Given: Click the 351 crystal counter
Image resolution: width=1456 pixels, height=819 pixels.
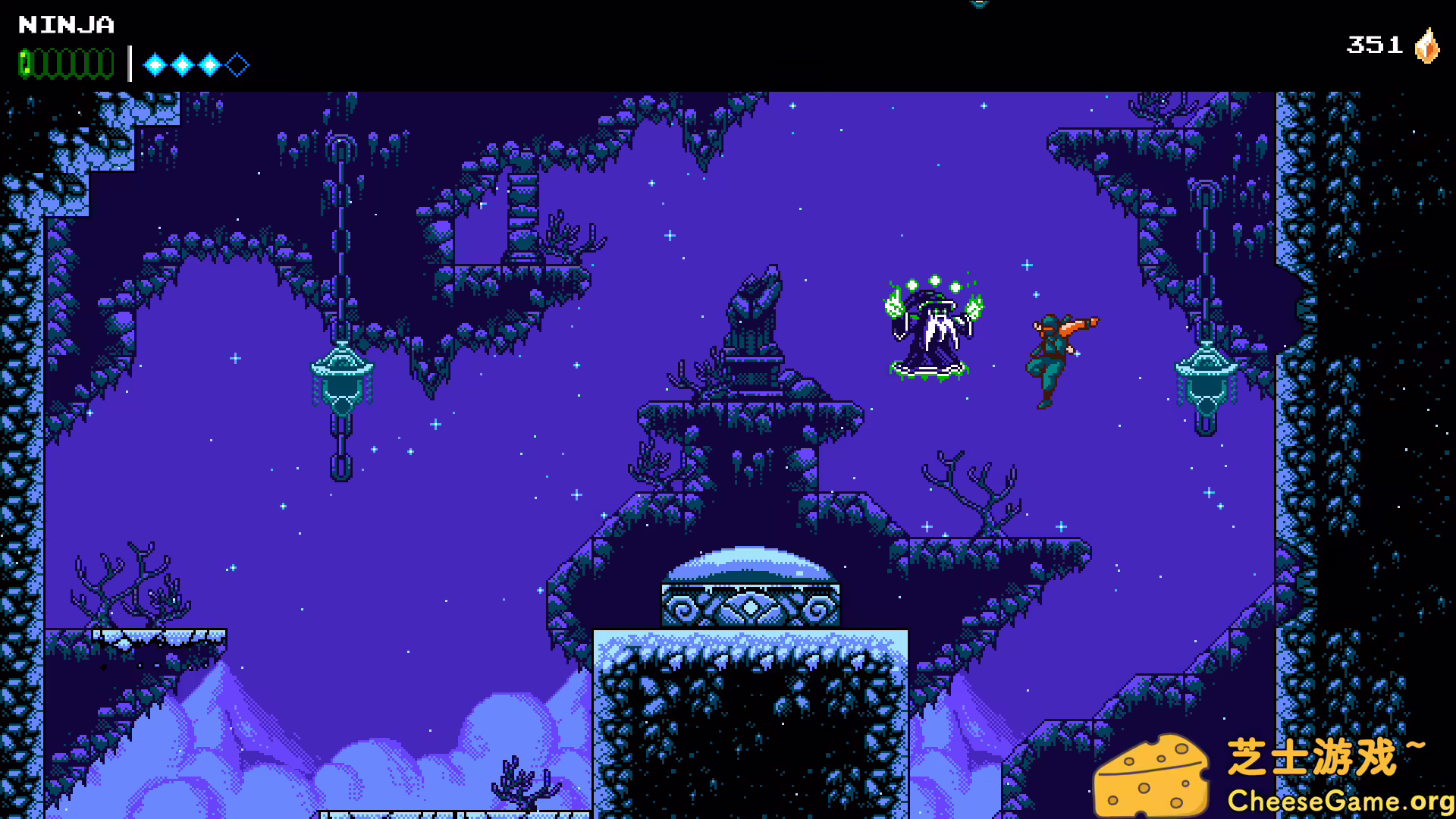Looking at the screenshot, I should (1374, 45).
